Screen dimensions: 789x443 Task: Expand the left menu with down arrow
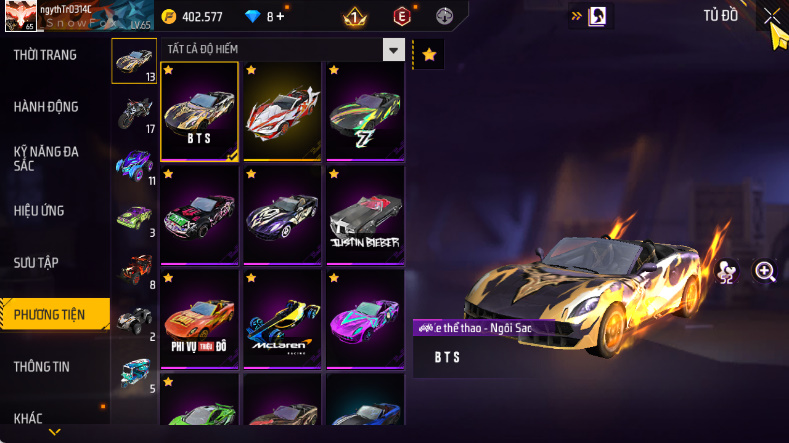[x=54, y=432]
